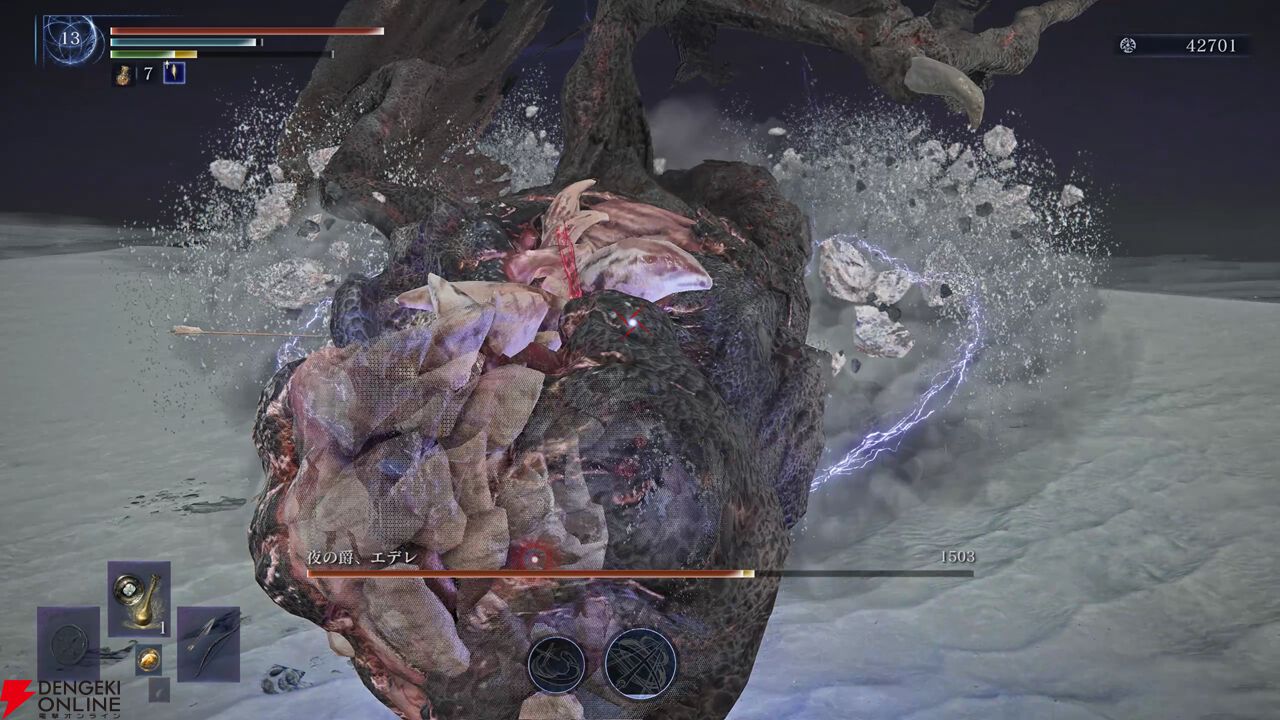Image resolution: width=1280 pixels, height=720 pixels.
Task: Select the golden ladle consumable slot
Action: [139, 599]
